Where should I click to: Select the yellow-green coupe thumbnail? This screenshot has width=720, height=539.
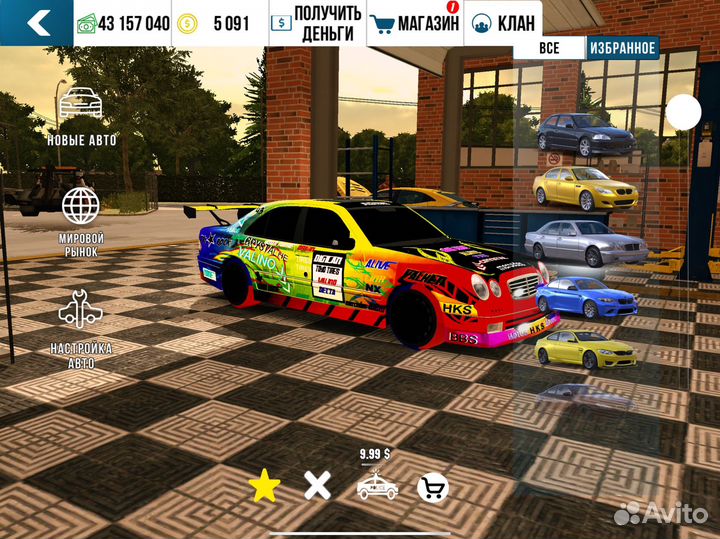[585, 348]
